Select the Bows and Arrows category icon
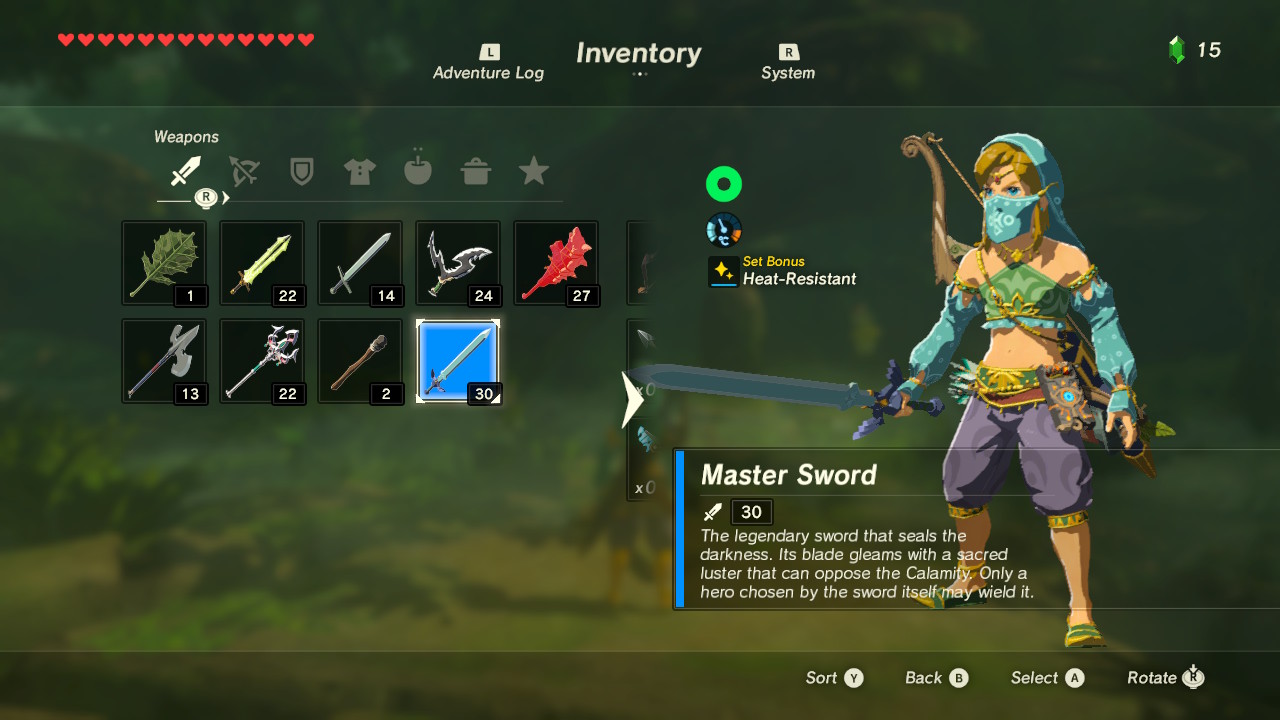 coord(243,170)
